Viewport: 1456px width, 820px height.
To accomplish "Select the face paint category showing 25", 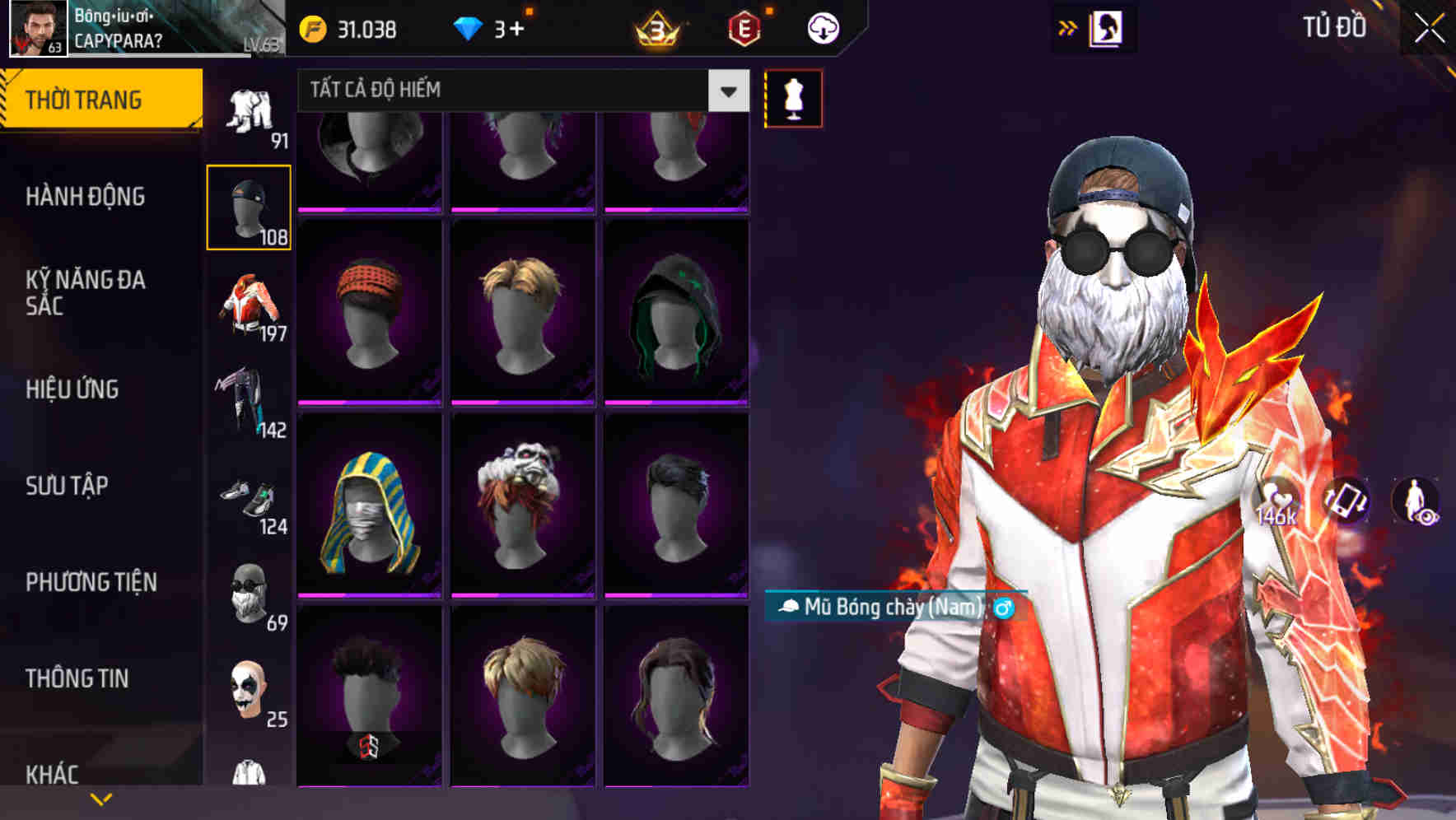I will pos(249,690).
